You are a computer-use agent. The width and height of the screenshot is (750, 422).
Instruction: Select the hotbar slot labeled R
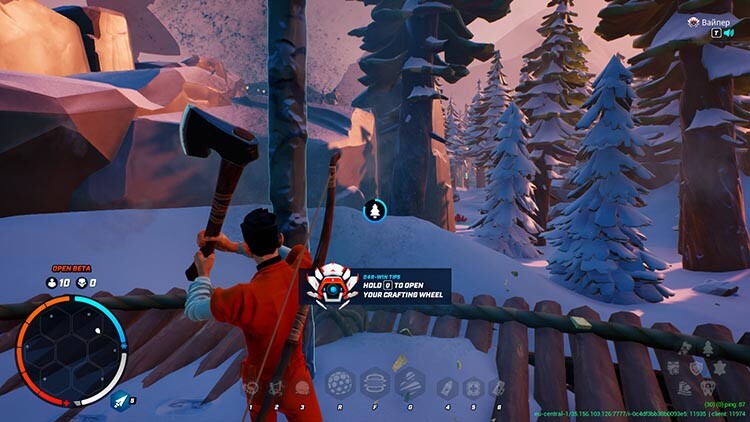tap(340, 384)
